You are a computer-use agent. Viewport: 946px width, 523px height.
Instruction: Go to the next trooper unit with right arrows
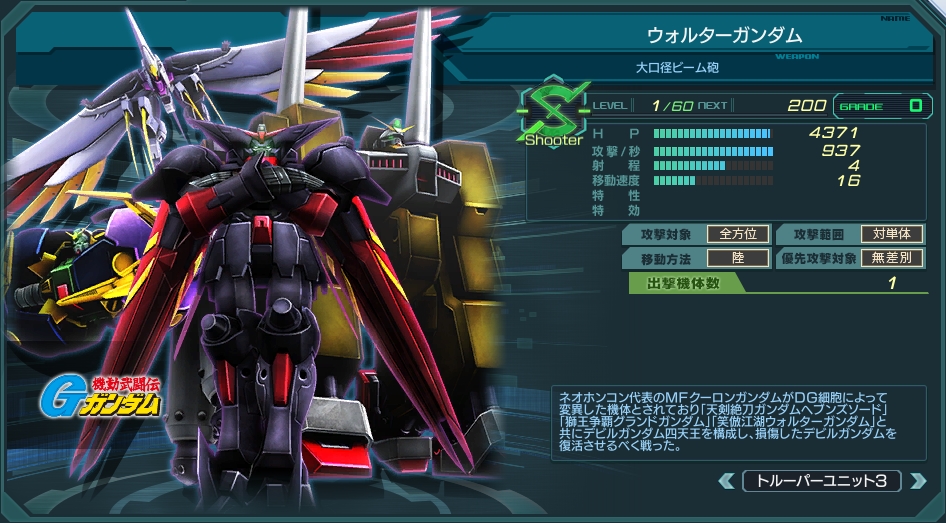(x=917, y=481)
